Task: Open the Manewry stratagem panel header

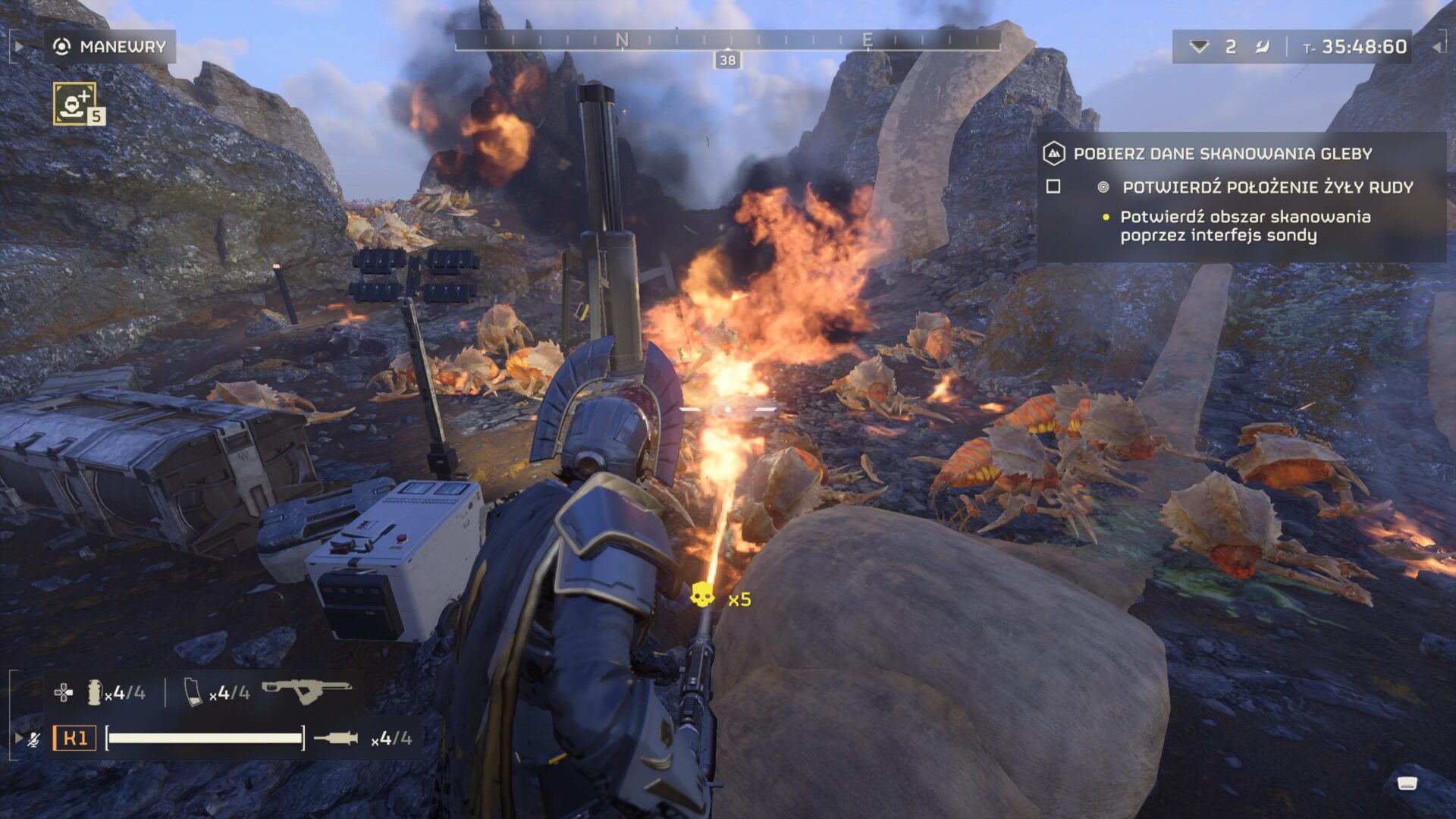Action: (111, 47)
